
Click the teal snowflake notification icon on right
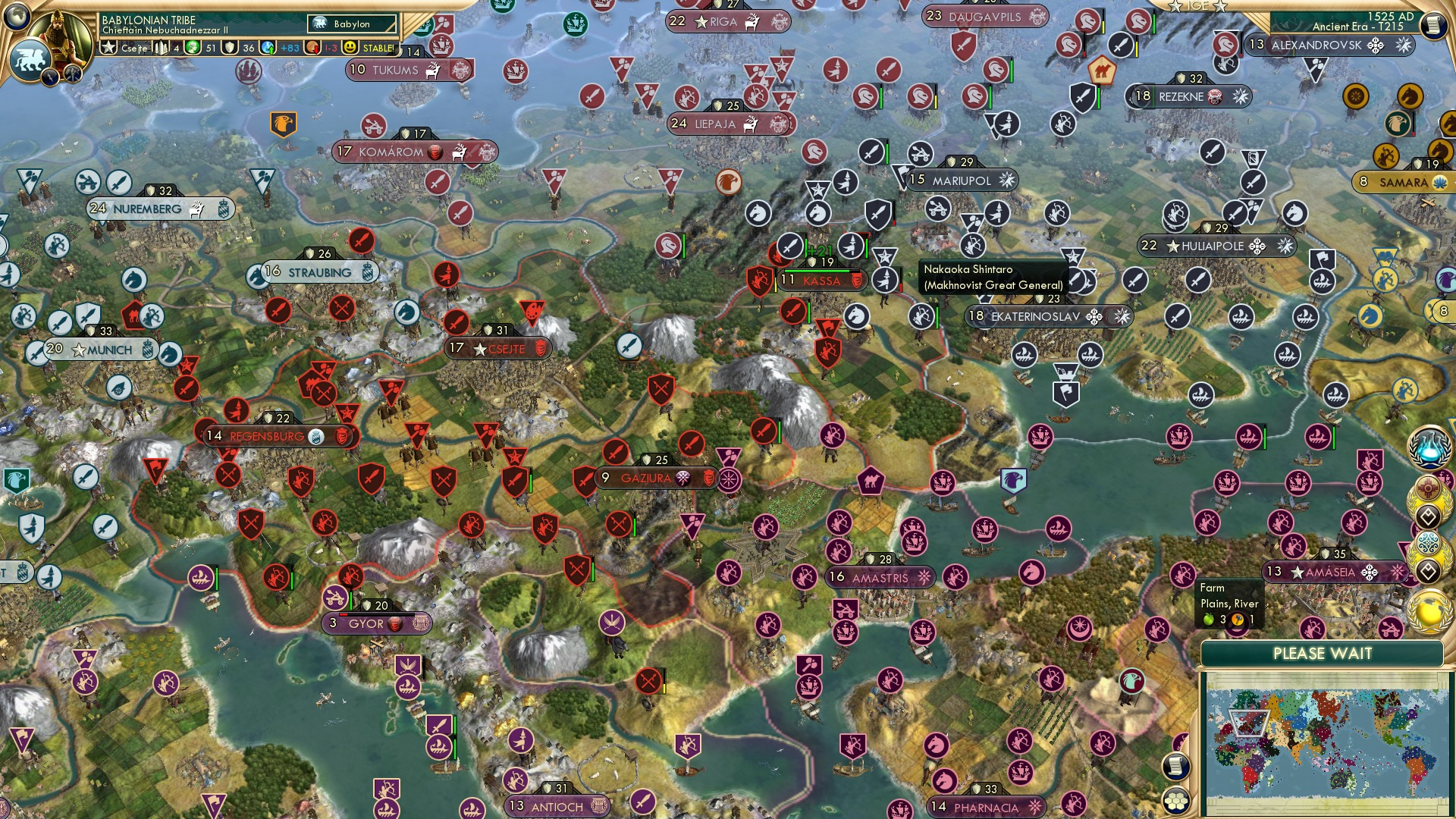pyautogui.click(x=1427, y=542)
